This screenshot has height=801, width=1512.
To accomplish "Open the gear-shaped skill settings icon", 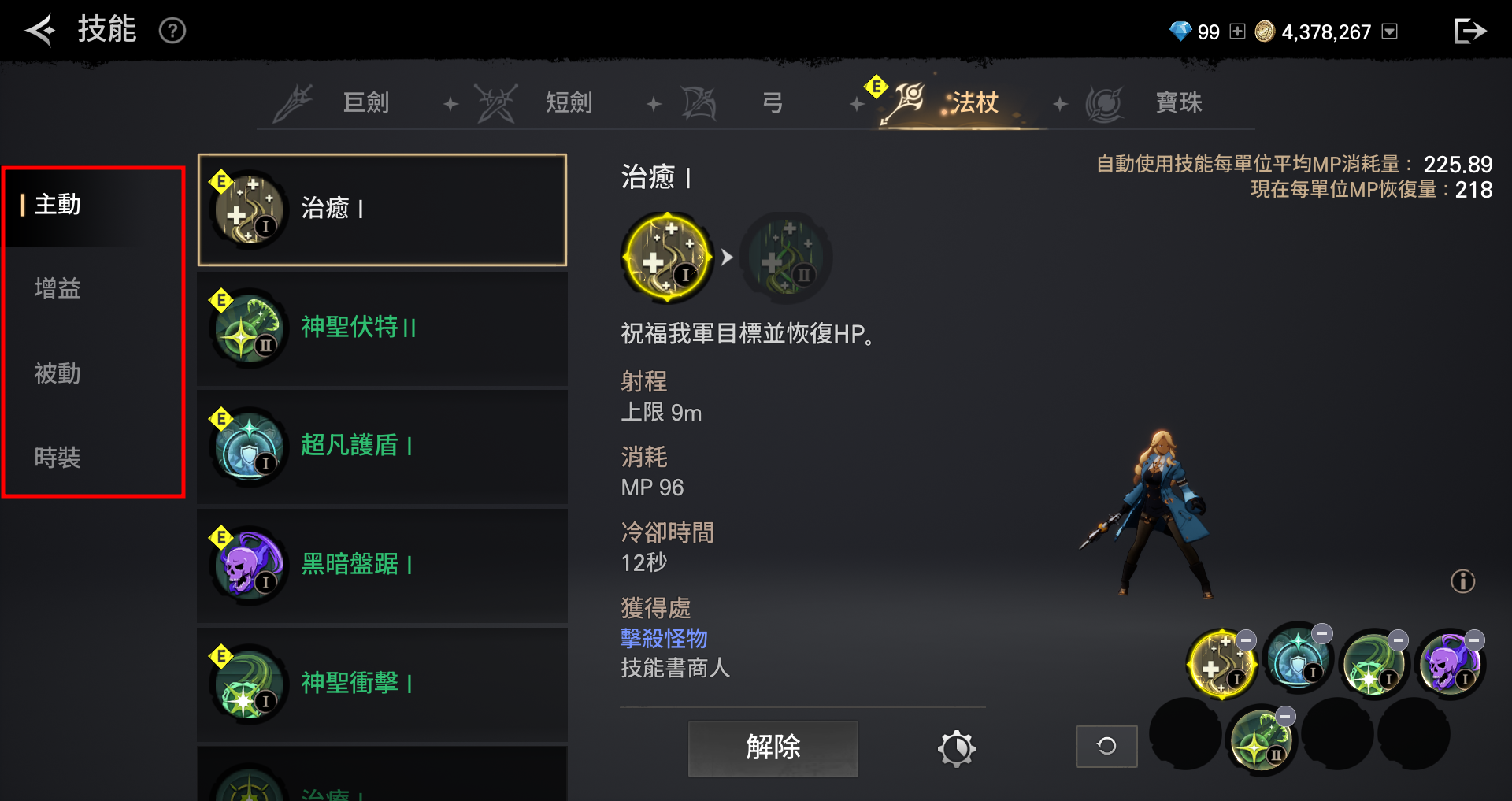I will (956, 747).
